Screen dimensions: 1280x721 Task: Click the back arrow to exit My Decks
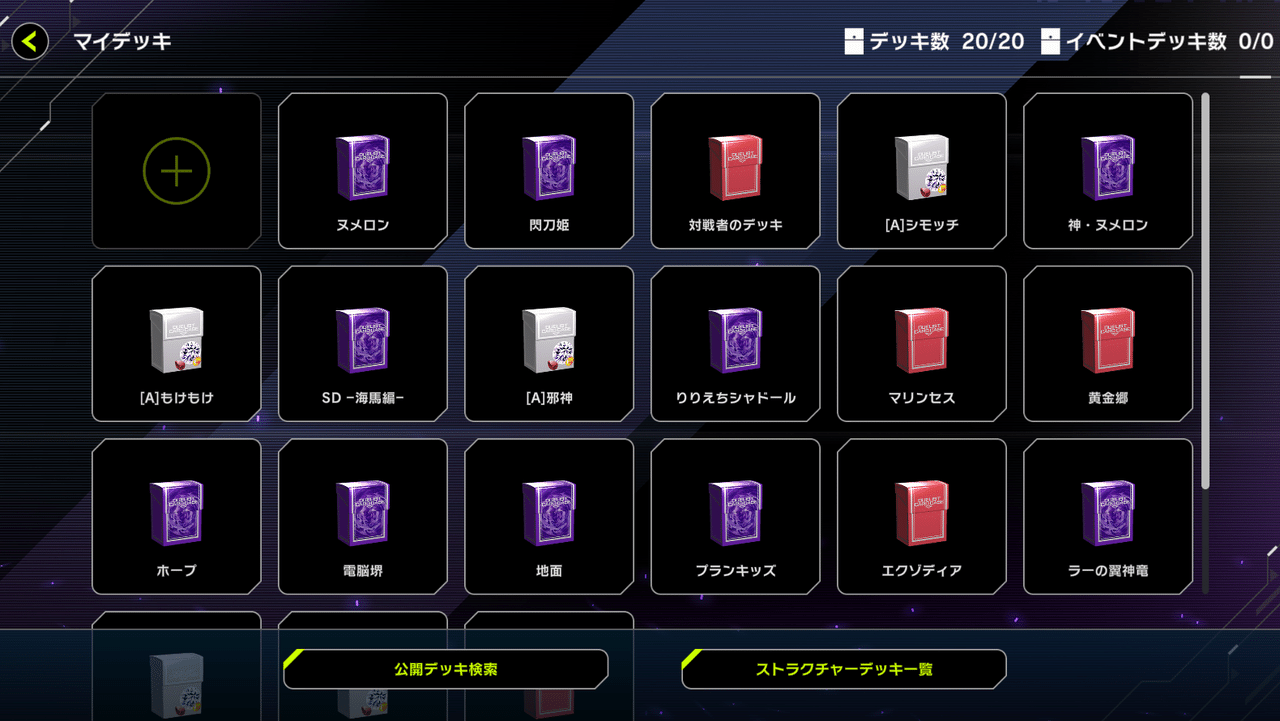point(29,42)
